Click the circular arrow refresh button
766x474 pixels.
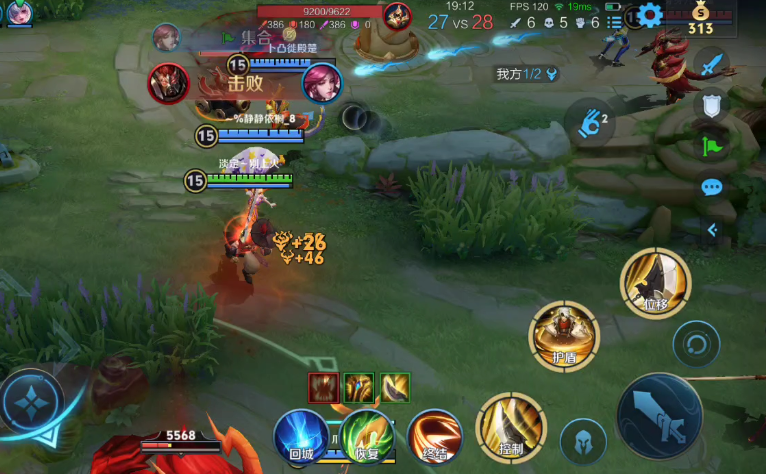696,345
